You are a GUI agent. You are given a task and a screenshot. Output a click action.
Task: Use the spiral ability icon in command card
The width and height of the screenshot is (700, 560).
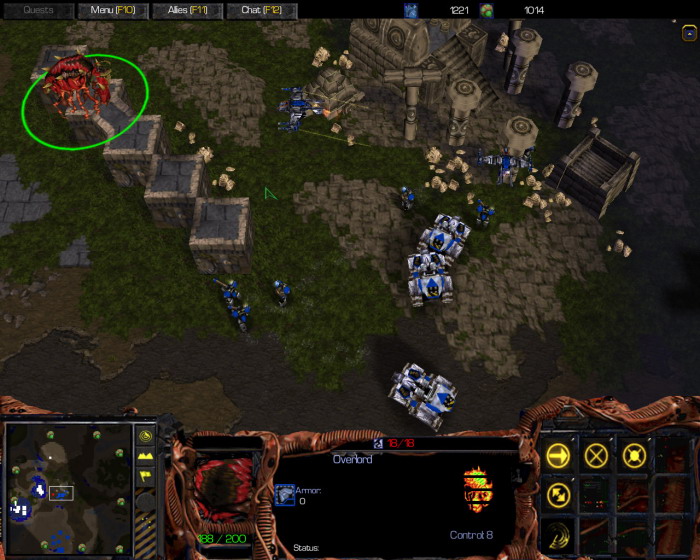[559, 530]
